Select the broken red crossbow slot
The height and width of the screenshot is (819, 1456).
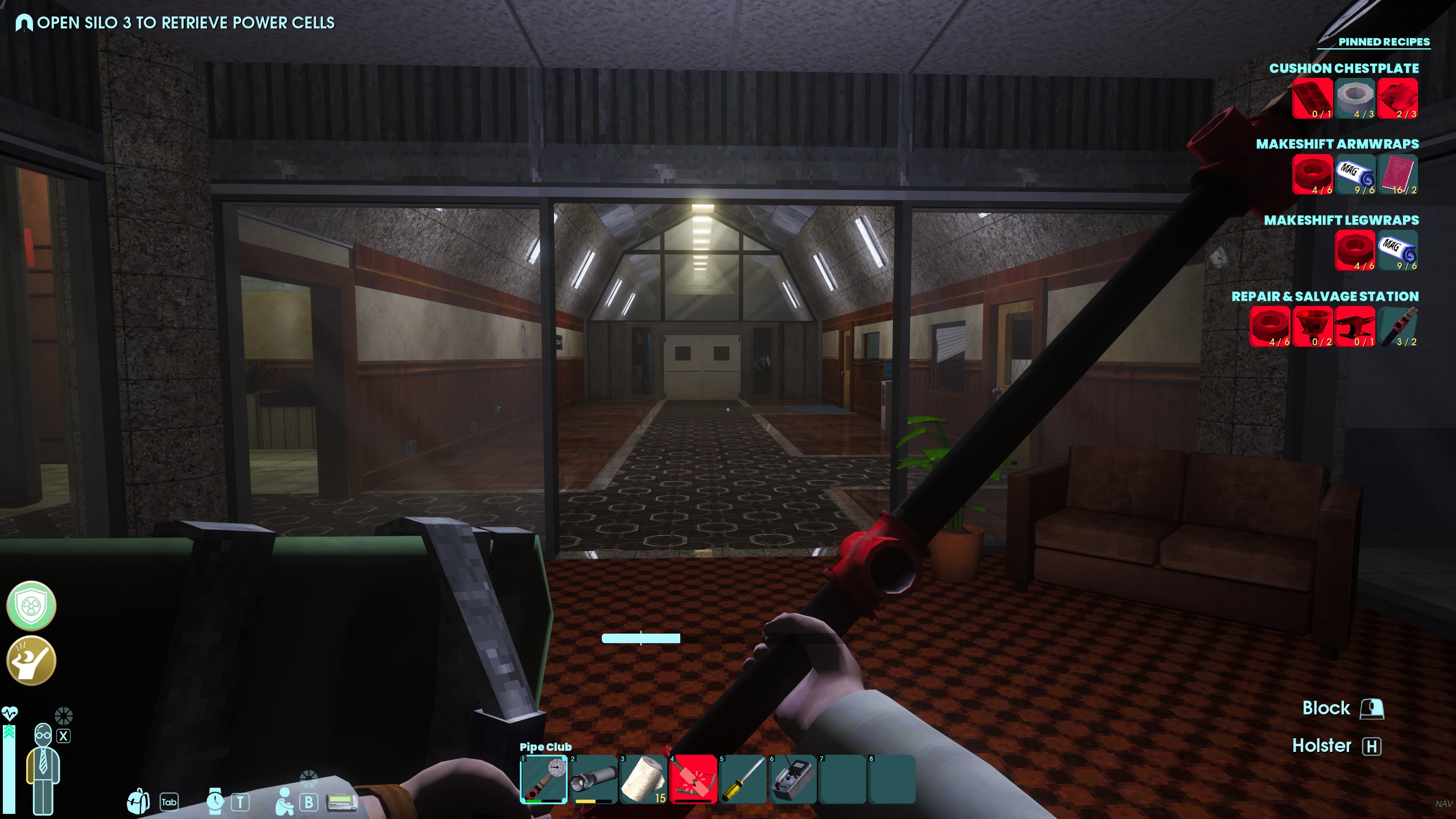coord(693,779)
